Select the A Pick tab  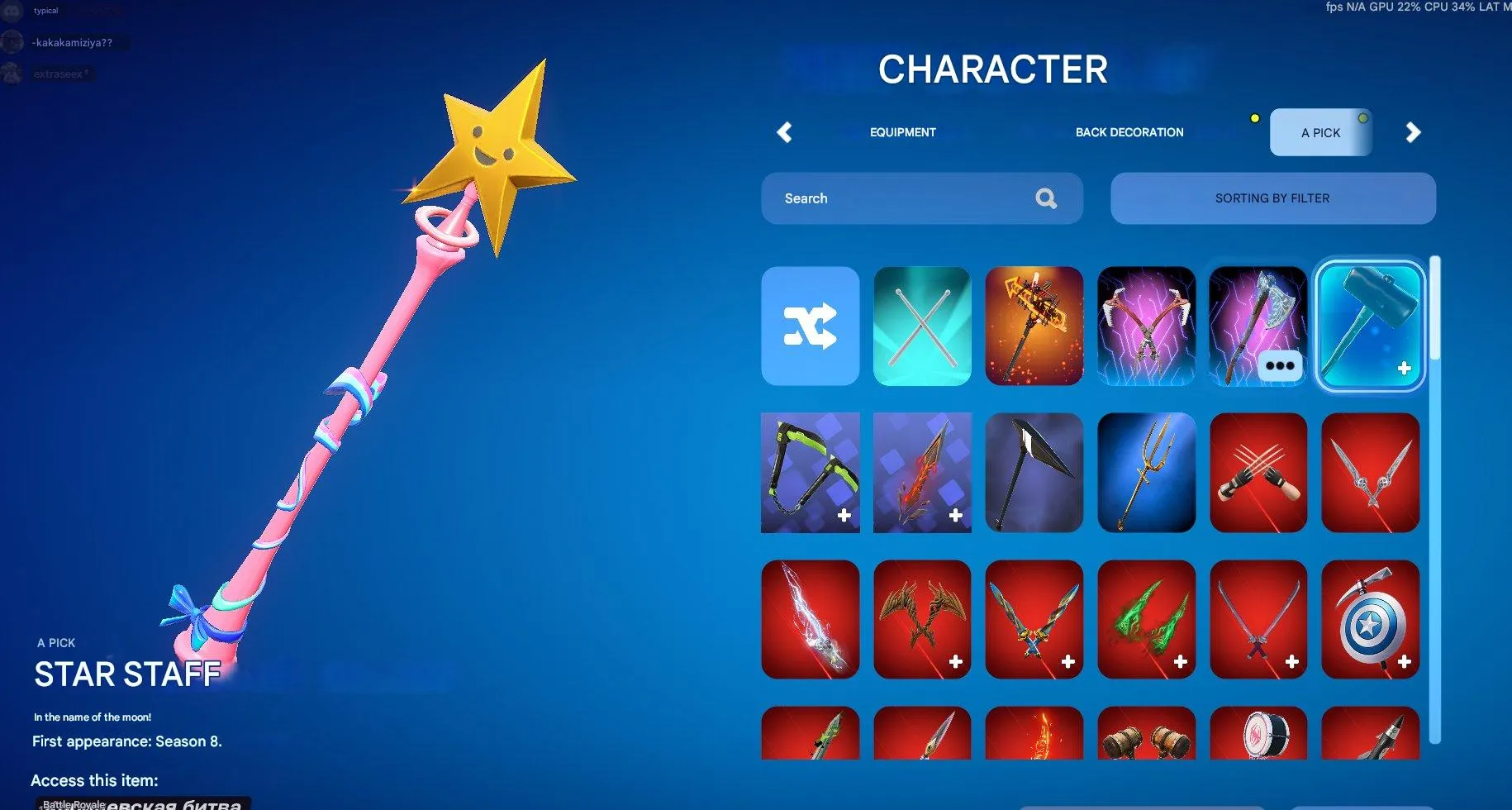click(1319, 132)
